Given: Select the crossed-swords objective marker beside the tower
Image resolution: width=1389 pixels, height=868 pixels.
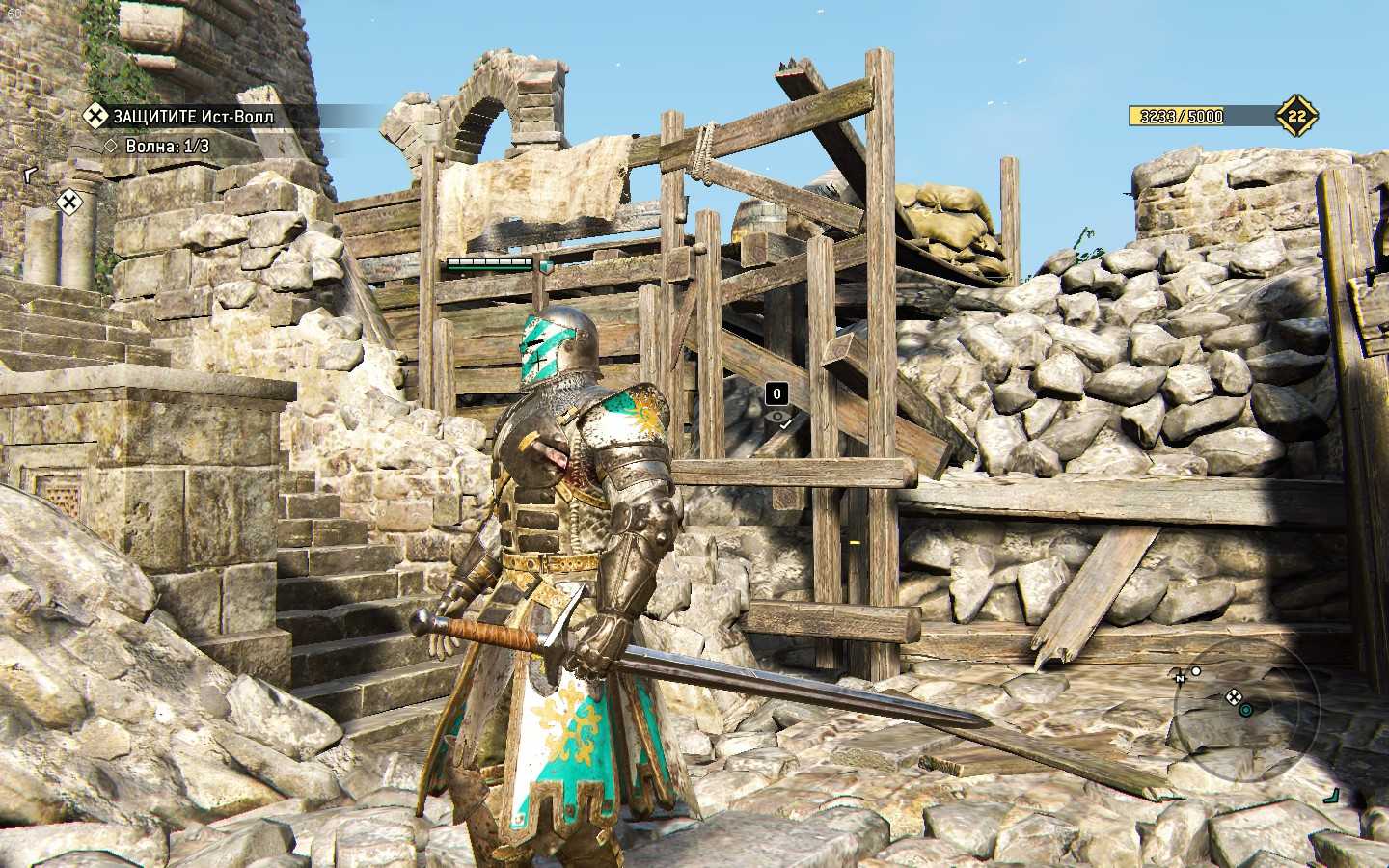Looking at the screenshot, I should 68,202.
